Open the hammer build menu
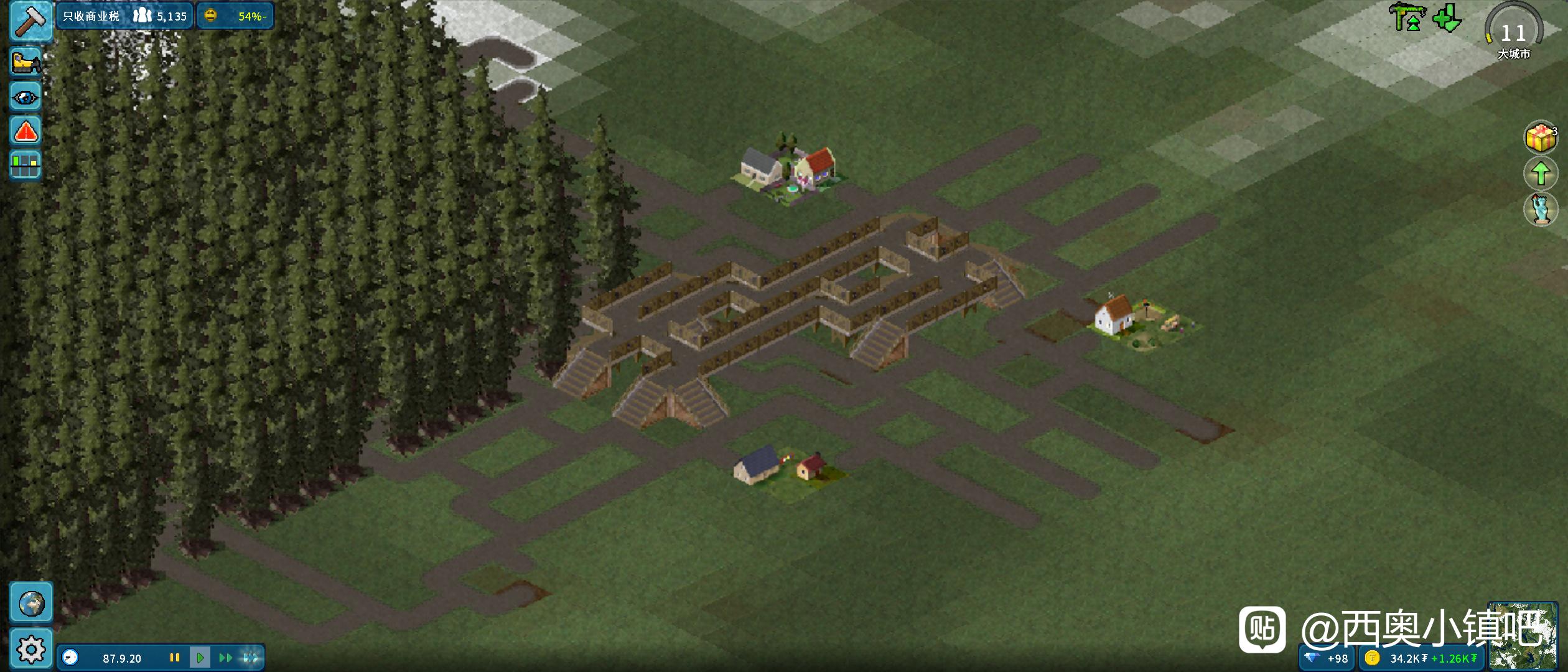The image size is (1568, 672). [x=30, y=22]
